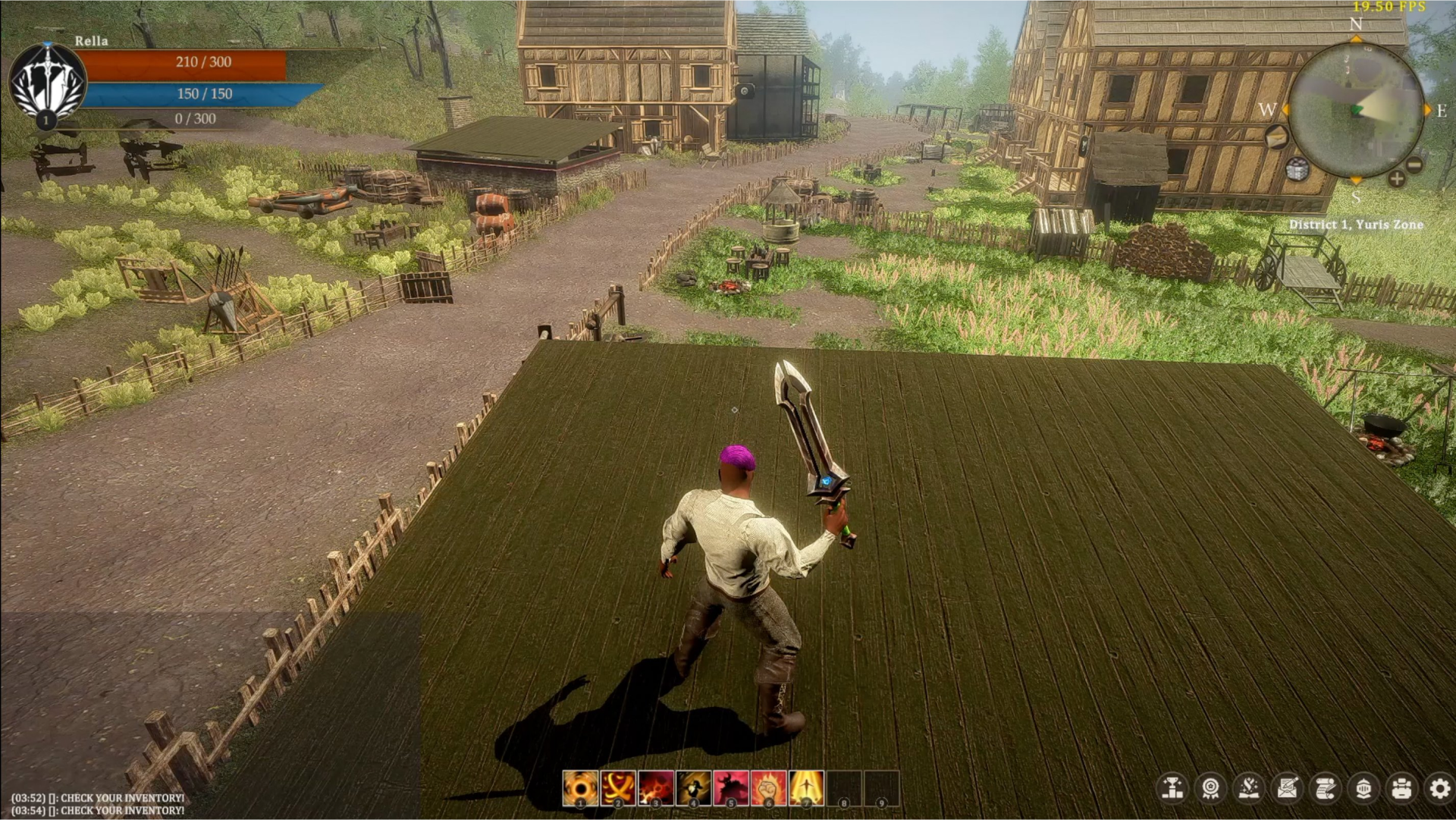Activate the swirling vortex ability in slot 1
Viewport: 1456px width, 820px height.
point(580,788)
